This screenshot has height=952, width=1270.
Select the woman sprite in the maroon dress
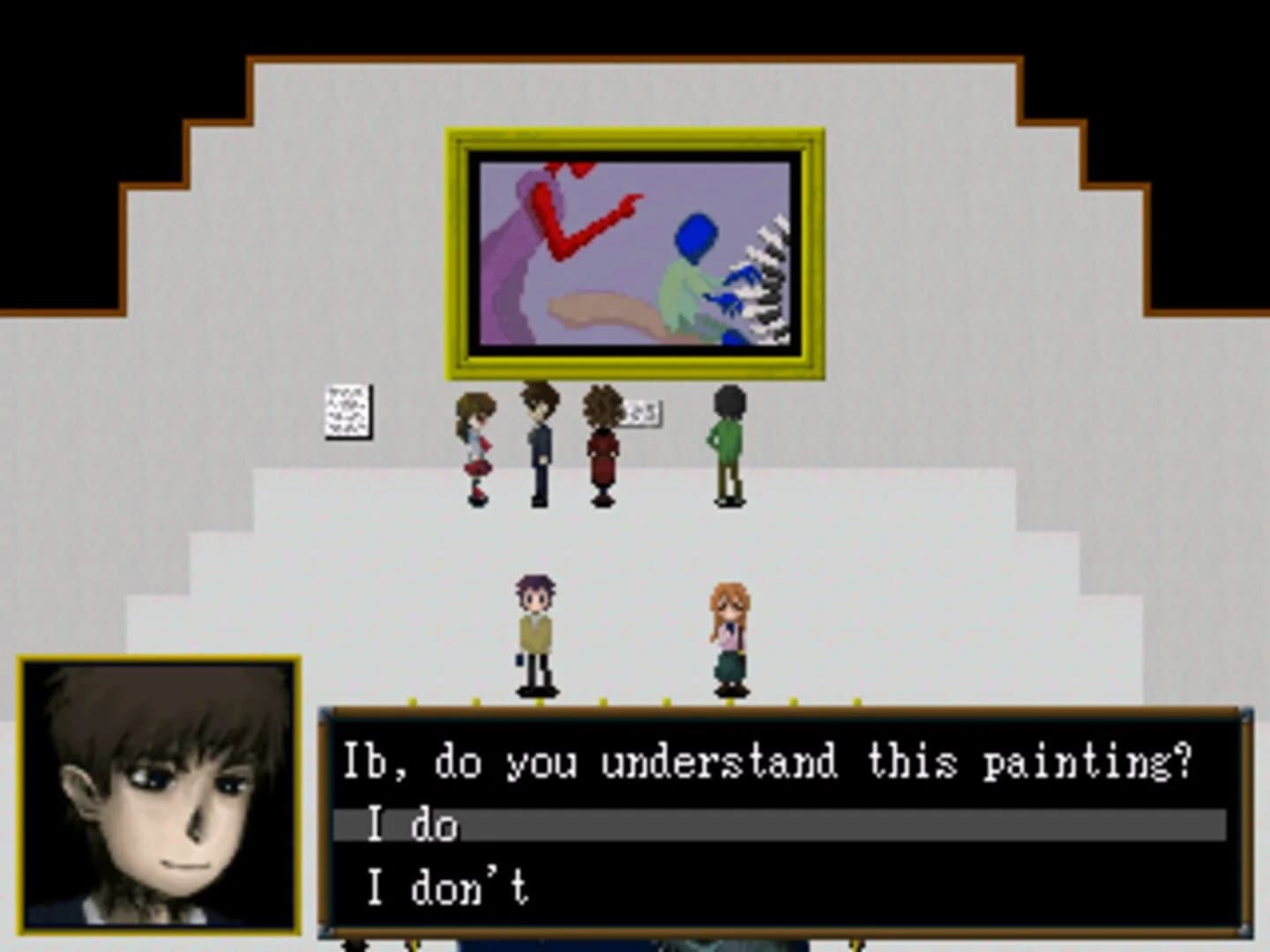(601, 450)
